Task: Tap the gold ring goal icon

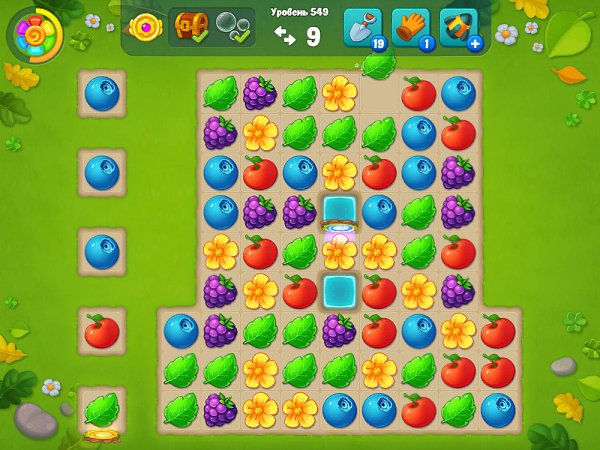Action: 147,27
